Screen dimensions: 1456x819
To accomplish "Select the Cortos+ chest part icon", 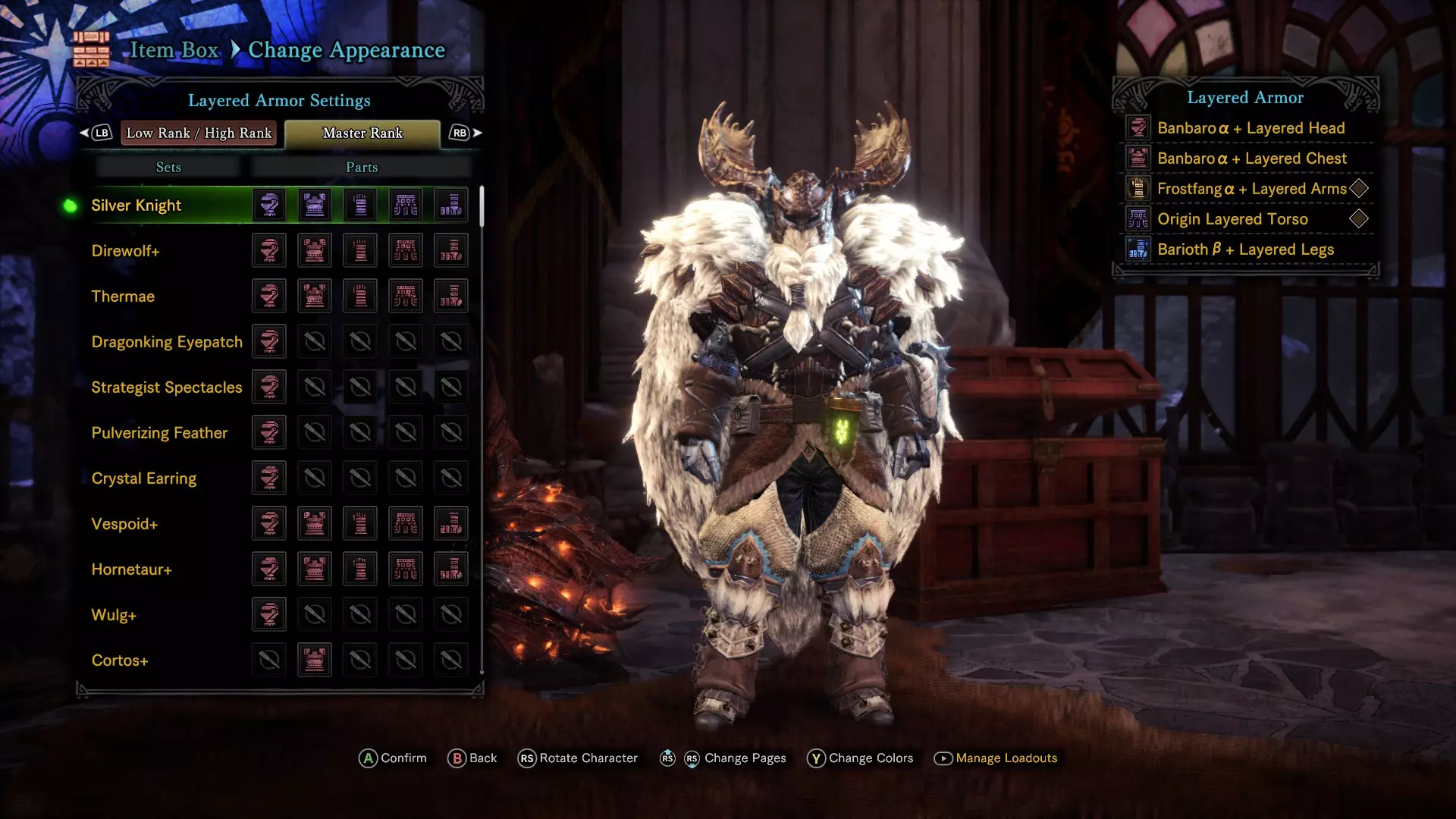I will (x=315, y=660).
